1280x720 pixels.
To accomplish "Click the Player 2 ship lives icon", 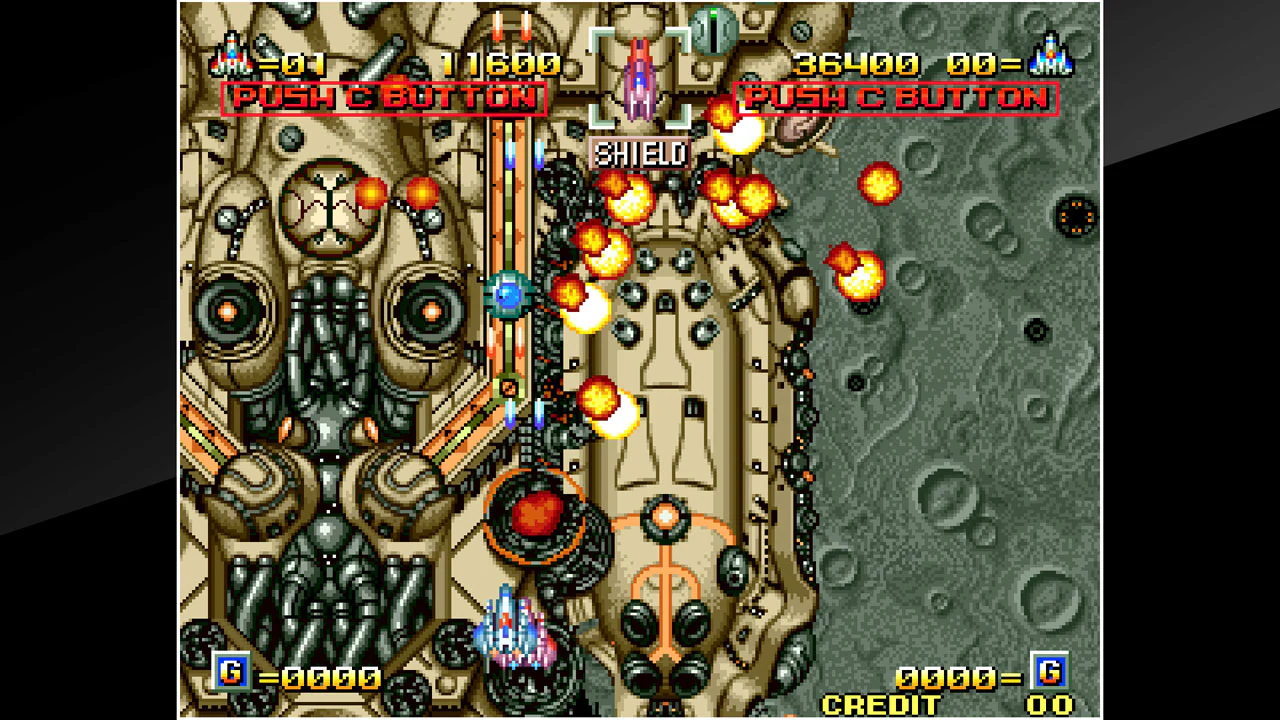I will 1049,62.
